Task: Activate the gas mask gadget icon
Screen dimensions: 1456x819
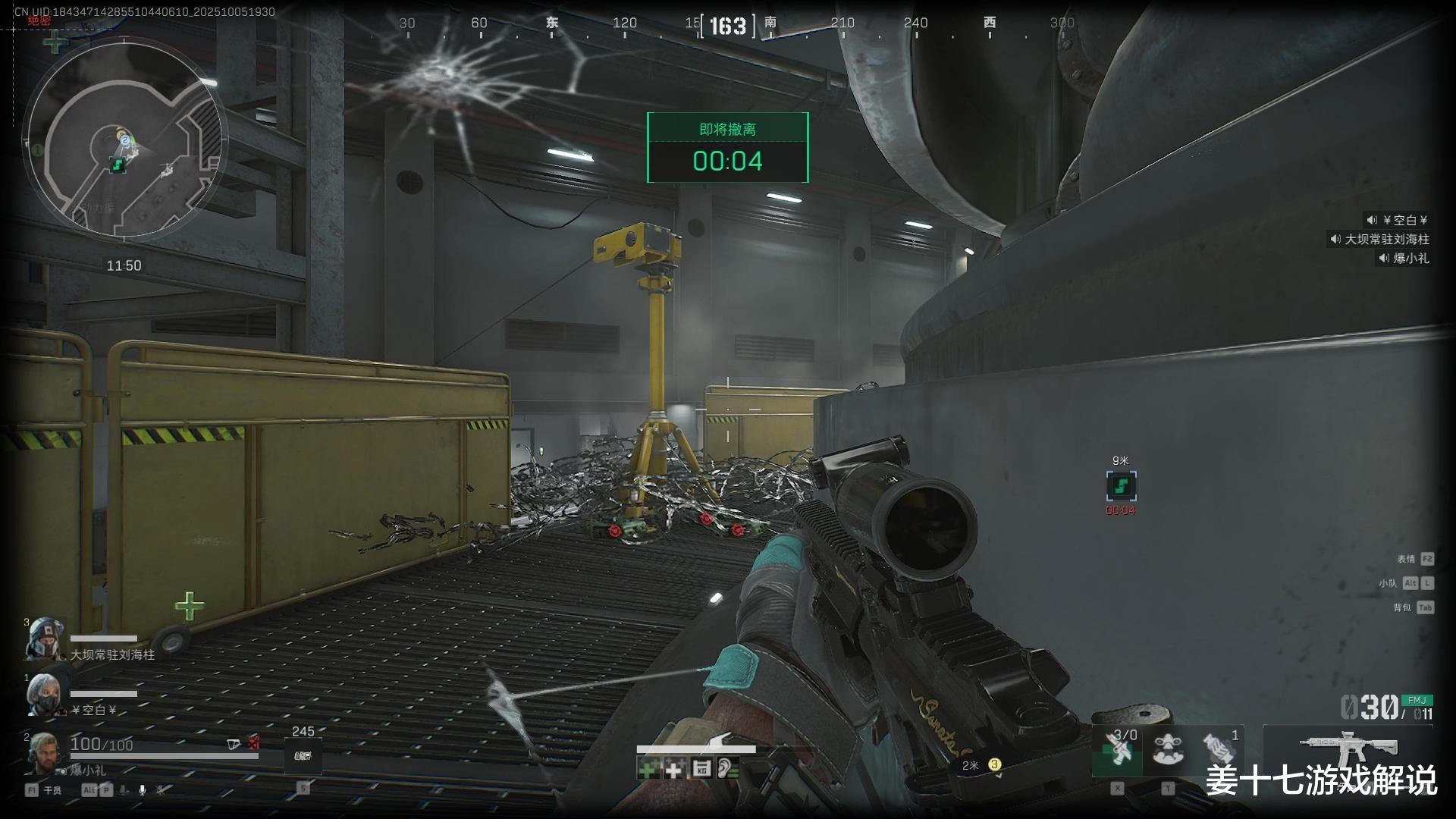Action: (x=1168, y=749)
